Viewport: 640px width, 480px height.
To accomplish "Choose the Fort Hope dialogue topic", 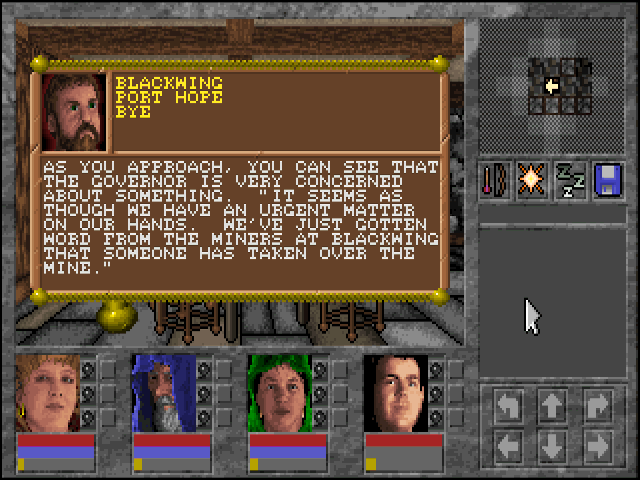I will (x=169, y=98).
